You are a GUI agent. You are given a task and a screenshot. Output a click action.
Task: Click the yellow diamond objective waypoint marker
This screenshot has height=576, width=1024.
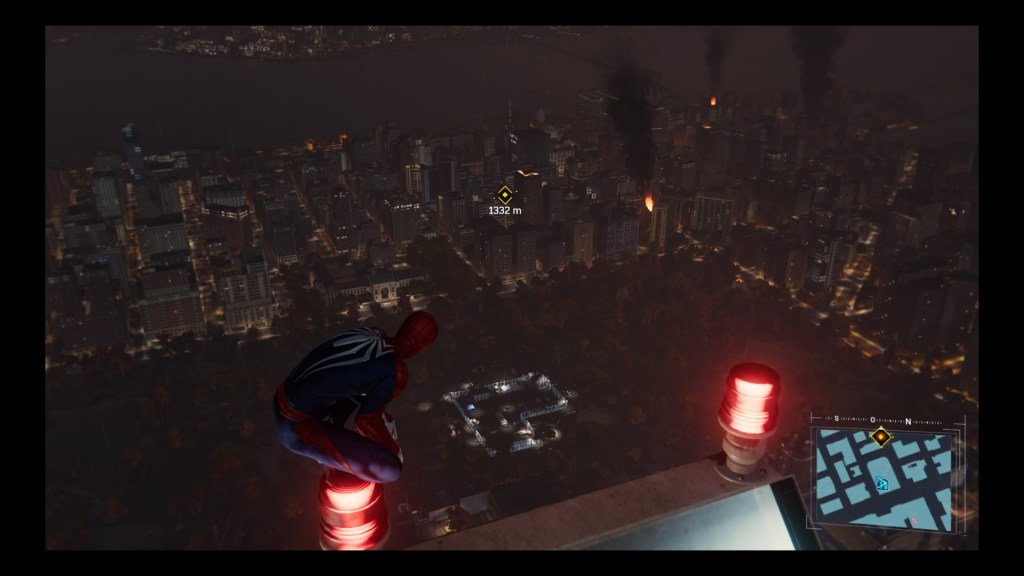tap(505, 195)
